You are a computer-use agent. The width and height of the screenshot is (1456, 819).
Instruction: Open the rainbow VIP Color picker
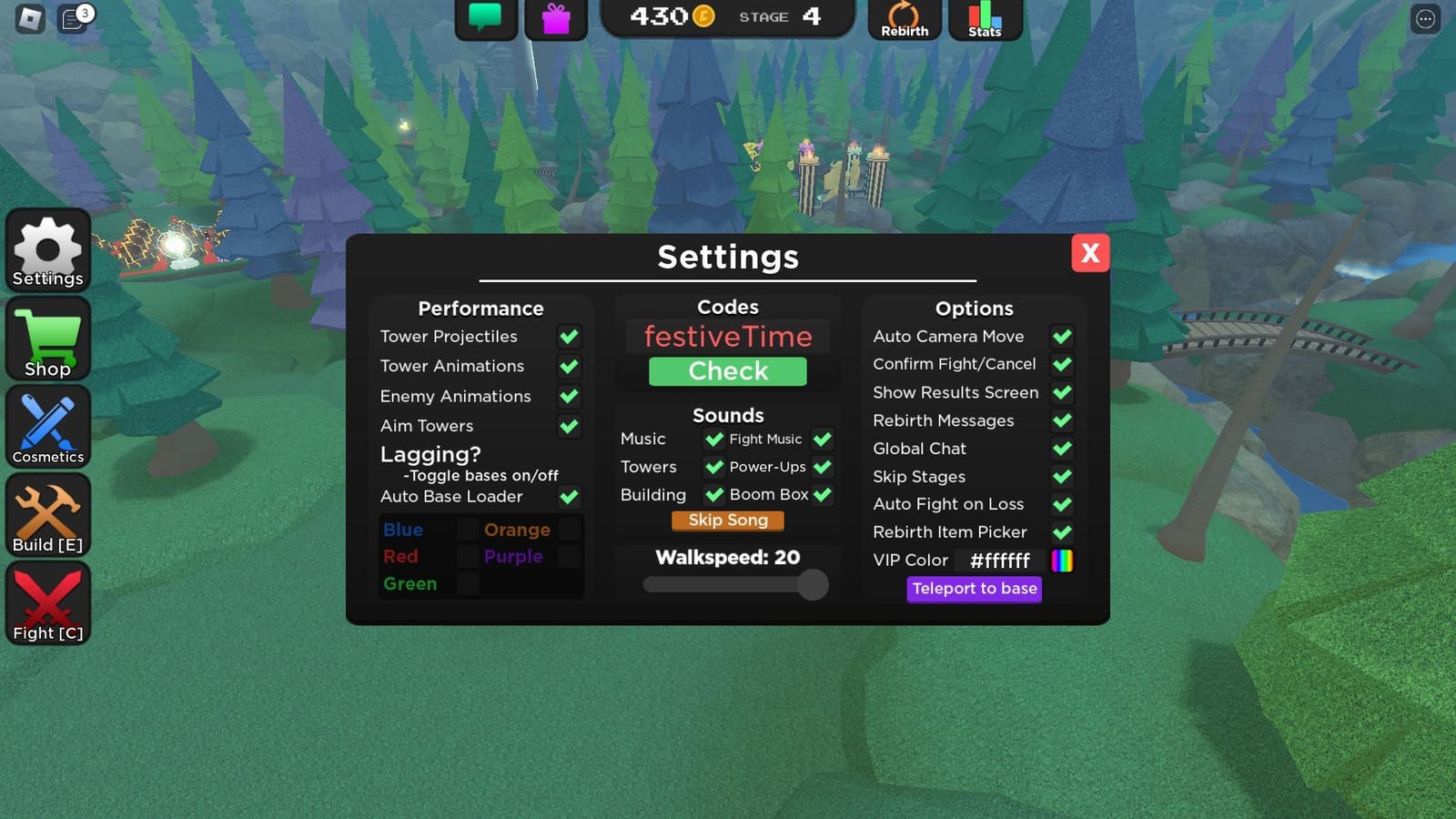pyautogui.click(x=1063, y=561)
